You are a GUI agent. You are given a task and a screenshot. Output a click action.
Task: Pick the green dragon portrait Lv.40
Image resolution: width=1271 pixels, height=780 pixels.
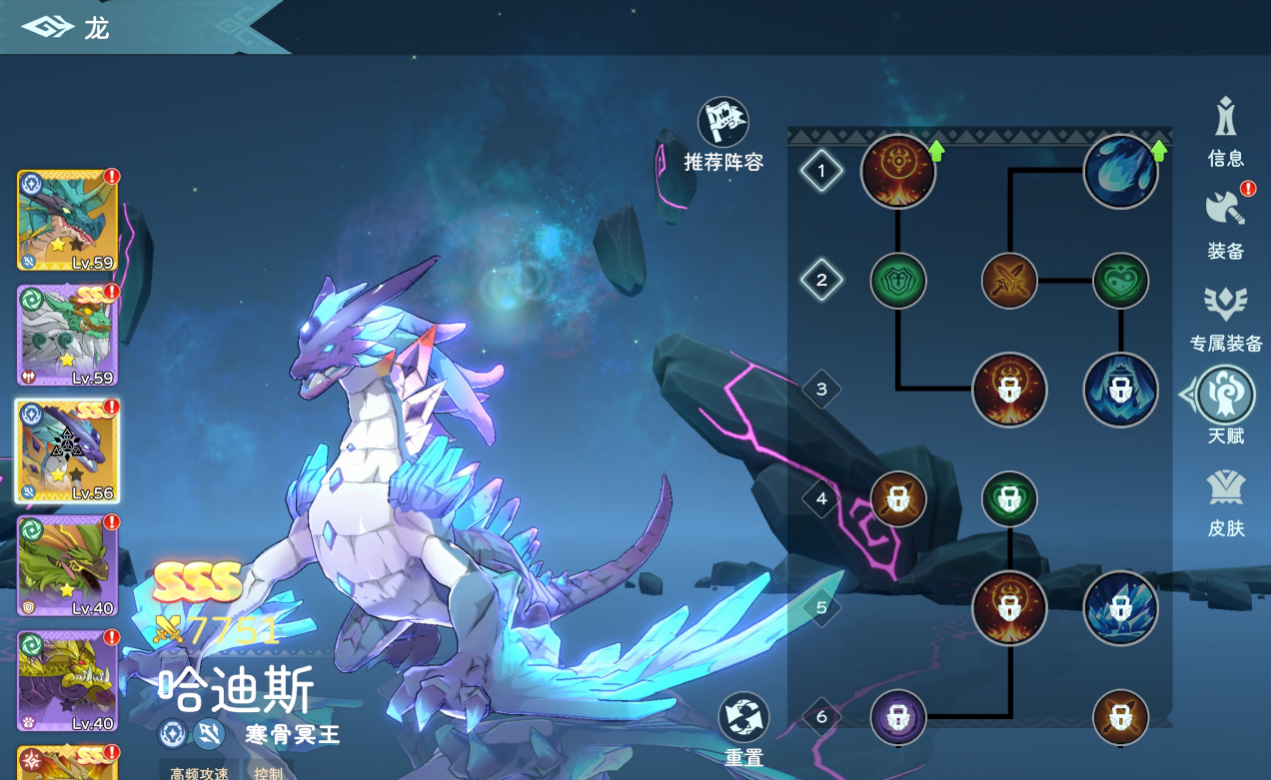67,565
